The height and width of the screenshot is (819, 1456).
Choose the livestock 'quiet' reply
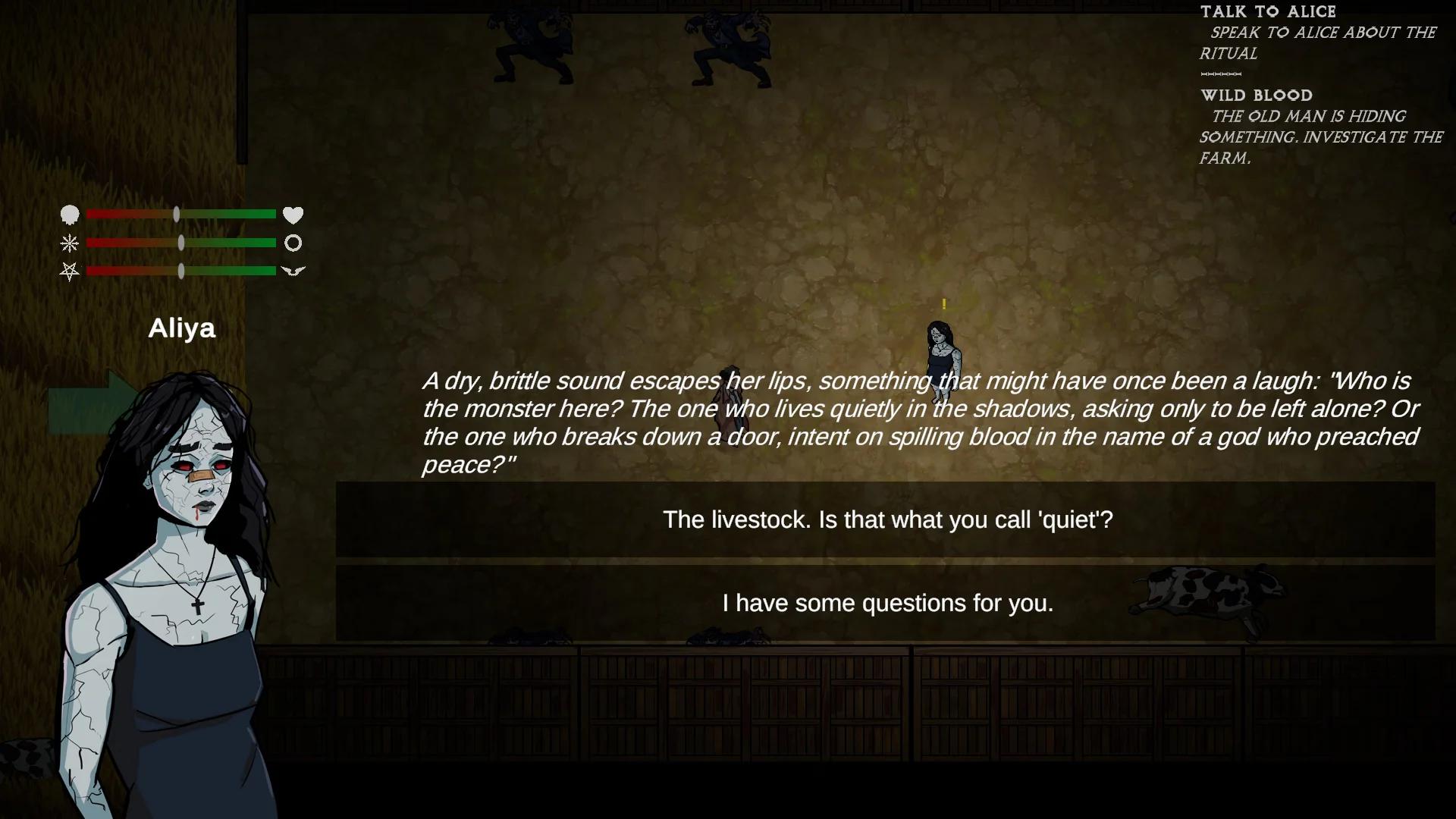[886, 520]
